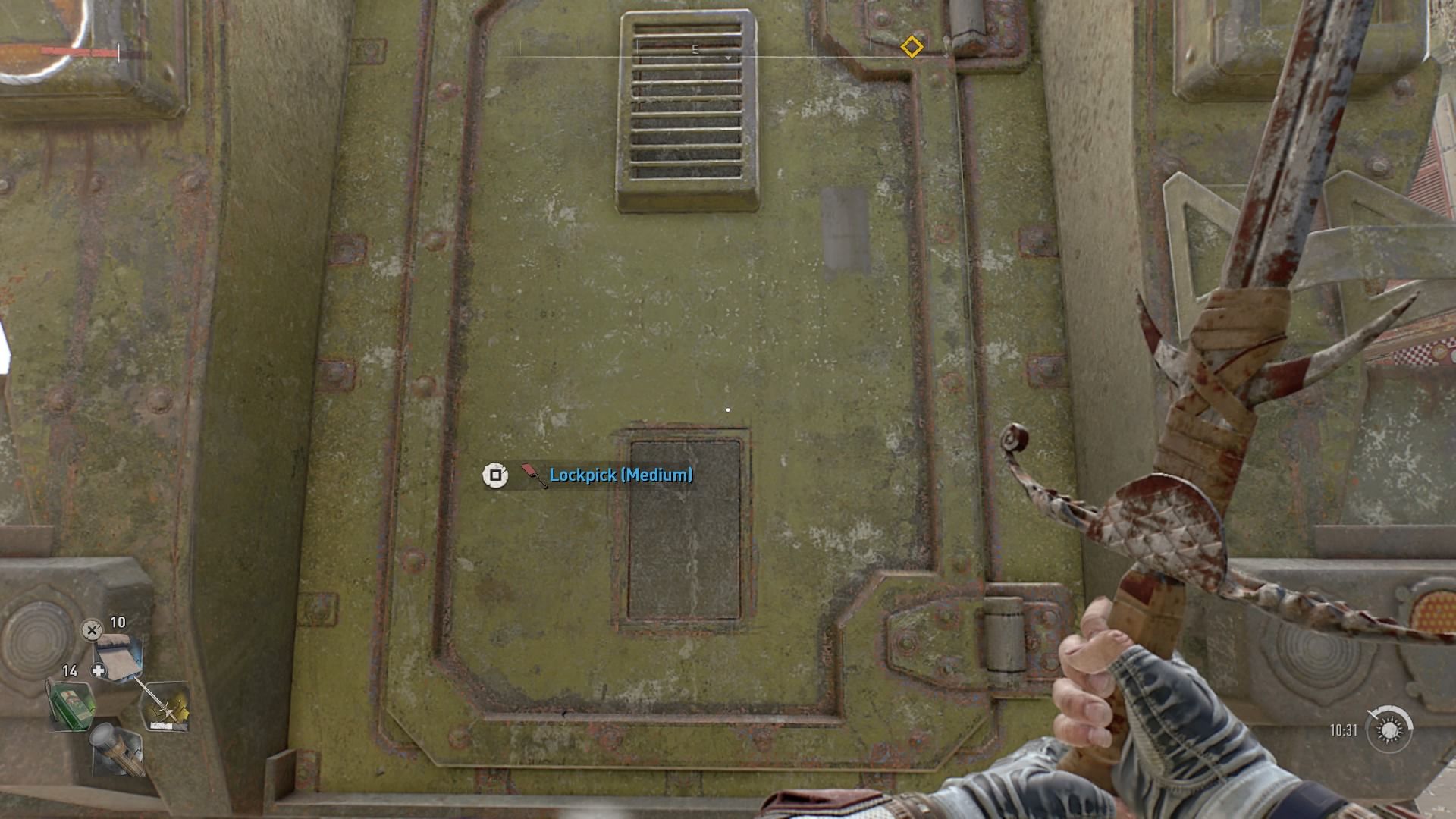Click the yellow diamond waypoint on the compass
Image resolution: width=1456 pixels, height=819 pixels.
click(912, 46)
